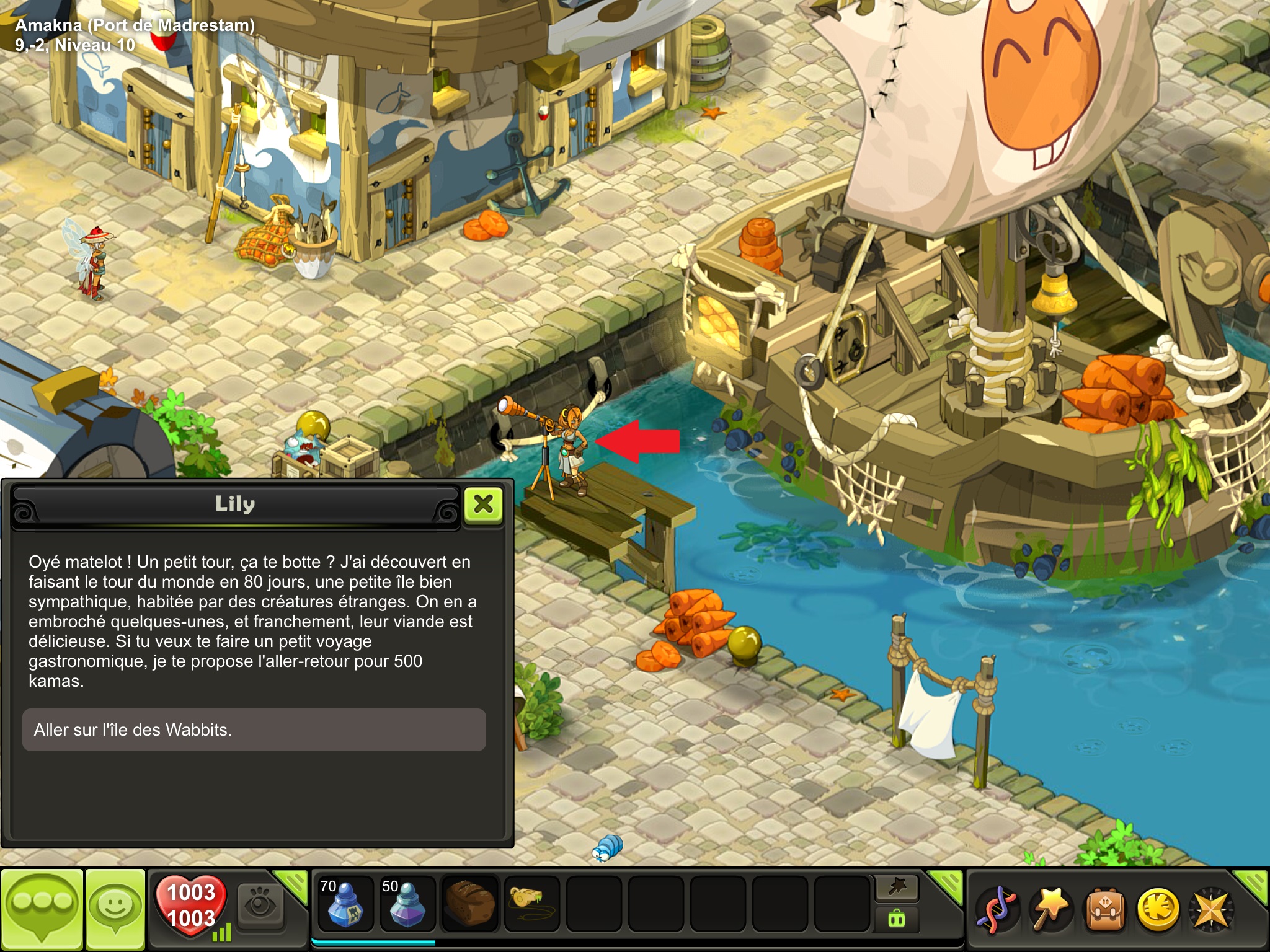Screen dimensions: 1270x952
Task: Select the bread loaf hotbar slot
Action: tap(470, 904)
